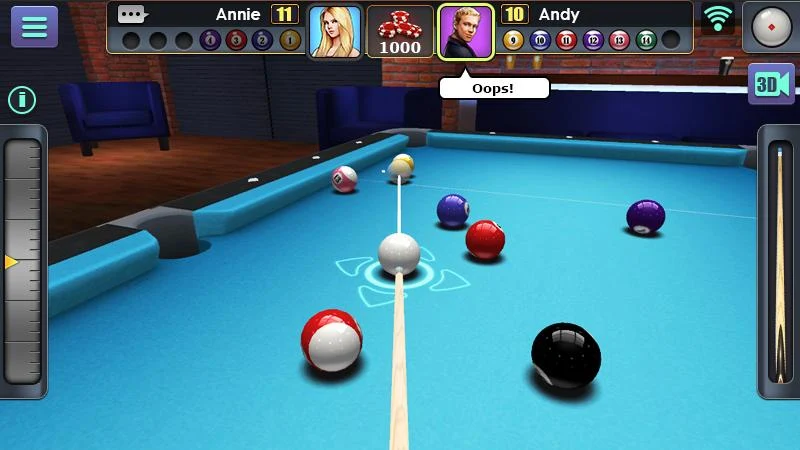View Andy's player avatar
Screen dimensions: 800x450
(466, 31)
